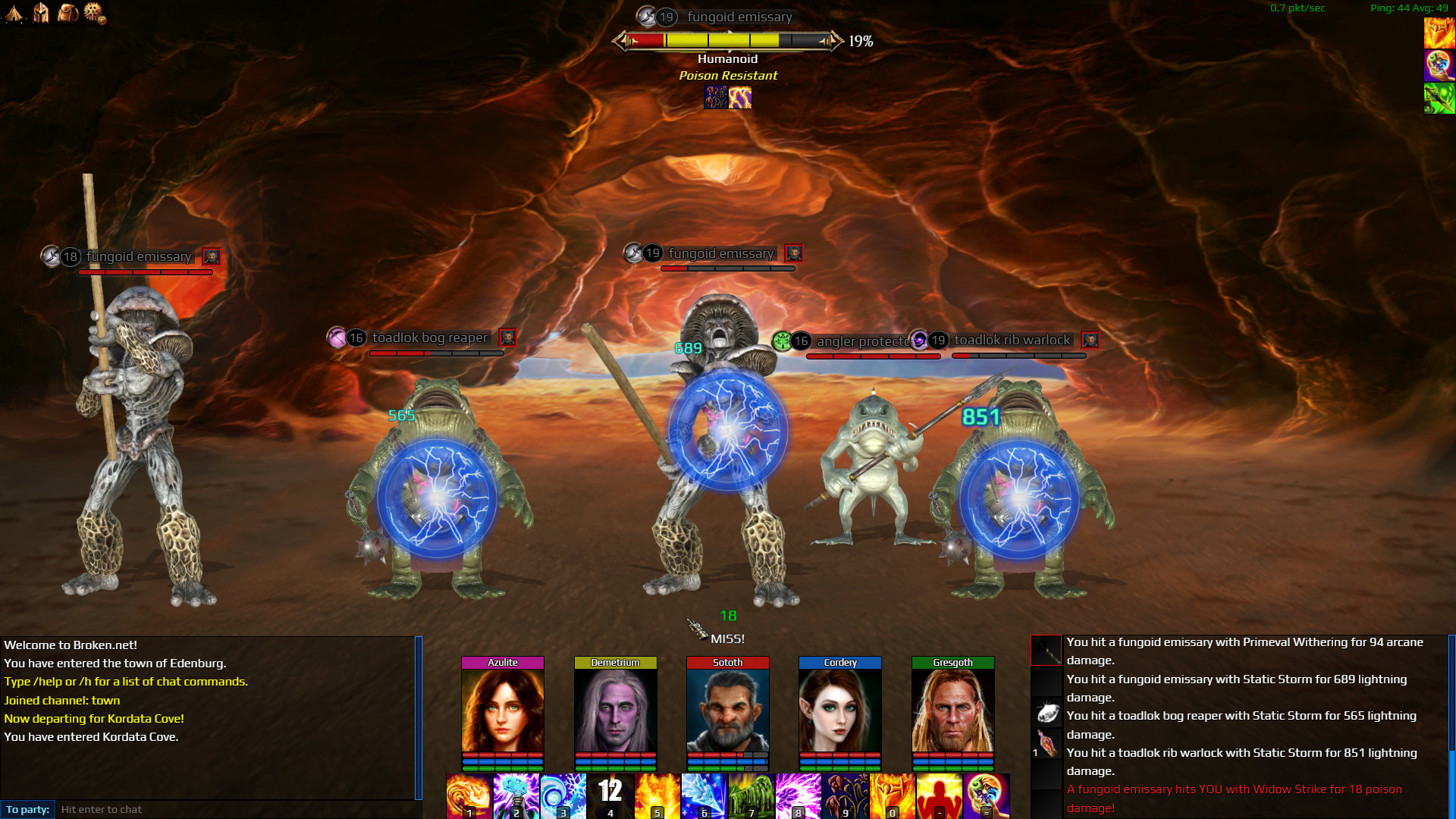Cast the withered flowers spell in slot 9
This screenshot has height=819, width=1456.
(847, 795)
